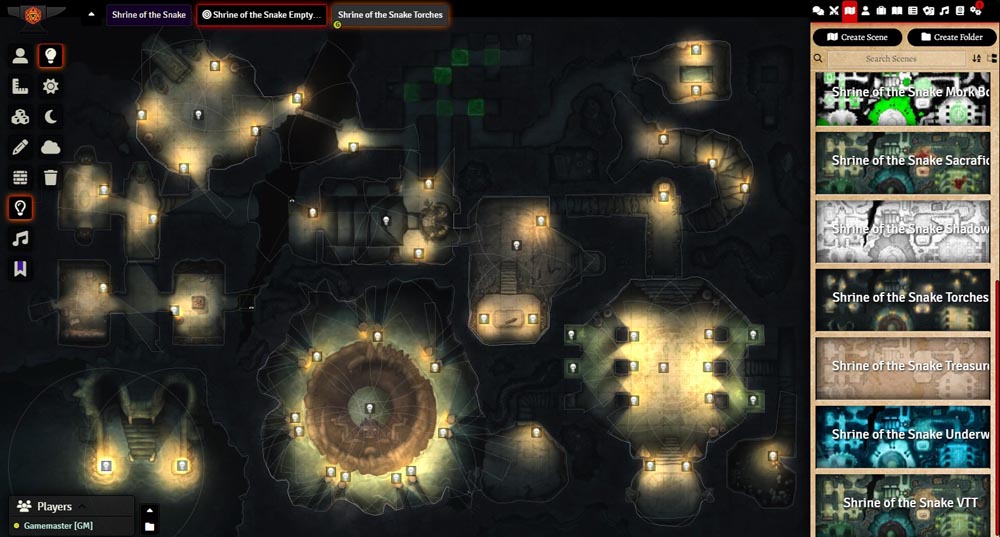
Task: Open the chat log sidebar tab
Action: [x=818, y=10]
